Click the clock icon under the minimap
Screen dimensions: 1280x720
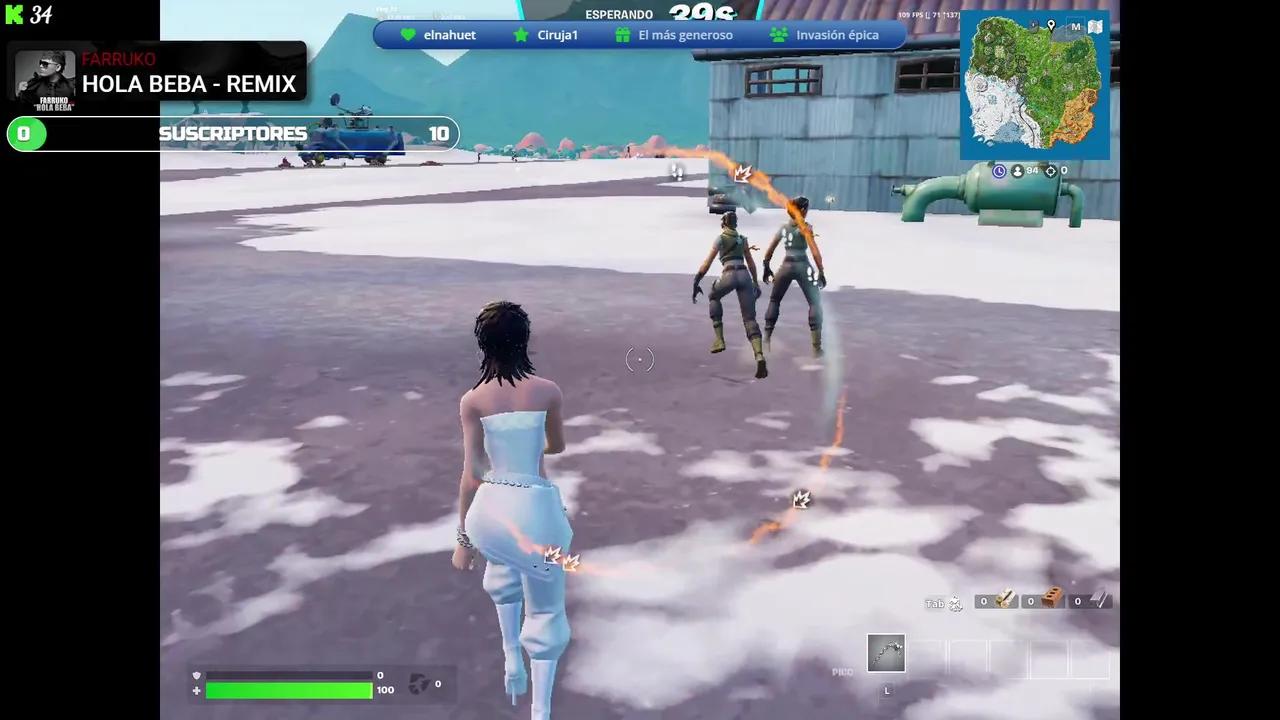(999, 171)
